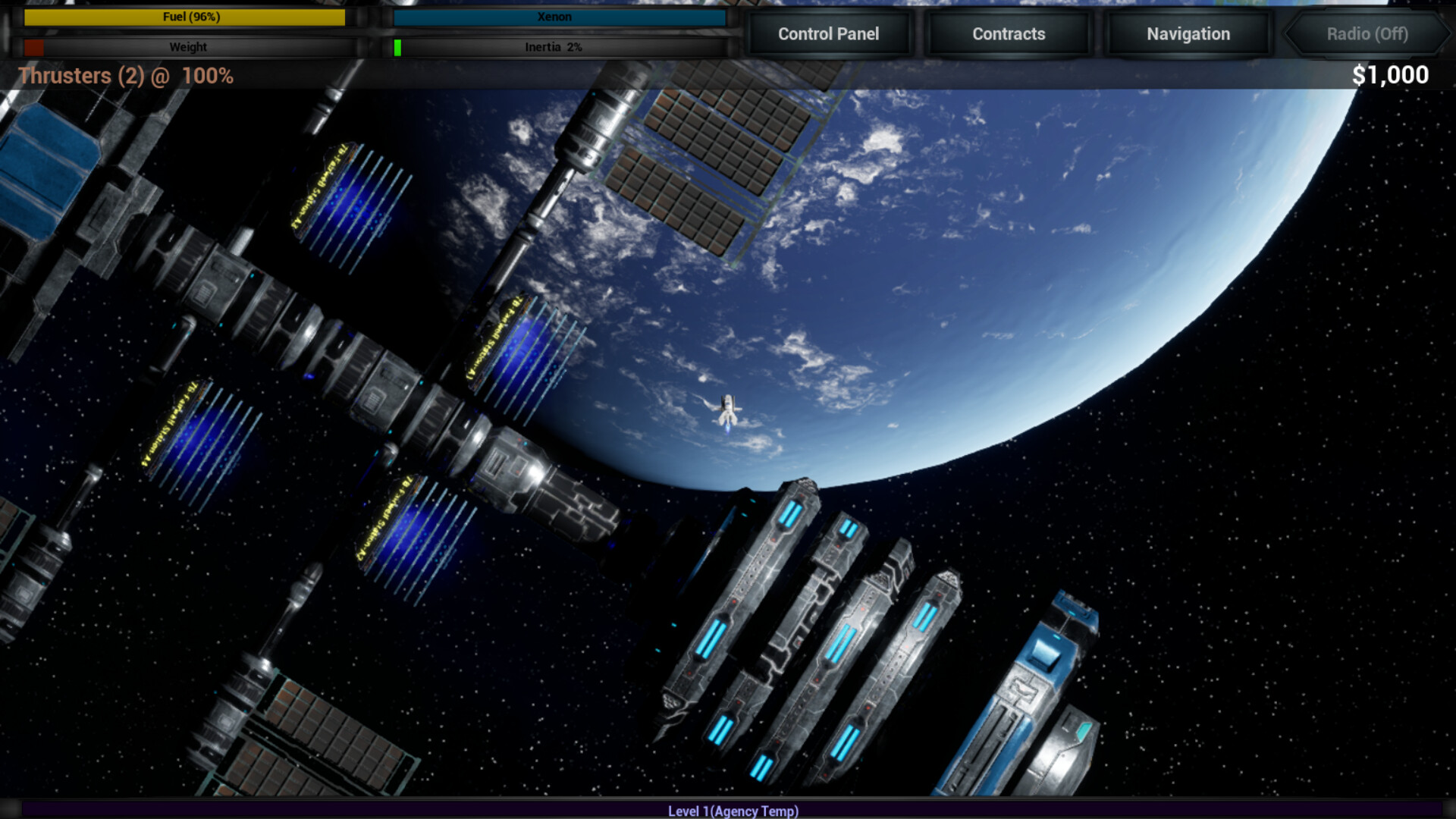View the Contracts screen
This screenshot has height=819, width=1456.
pyautogui.click(x=1008, y=34)
